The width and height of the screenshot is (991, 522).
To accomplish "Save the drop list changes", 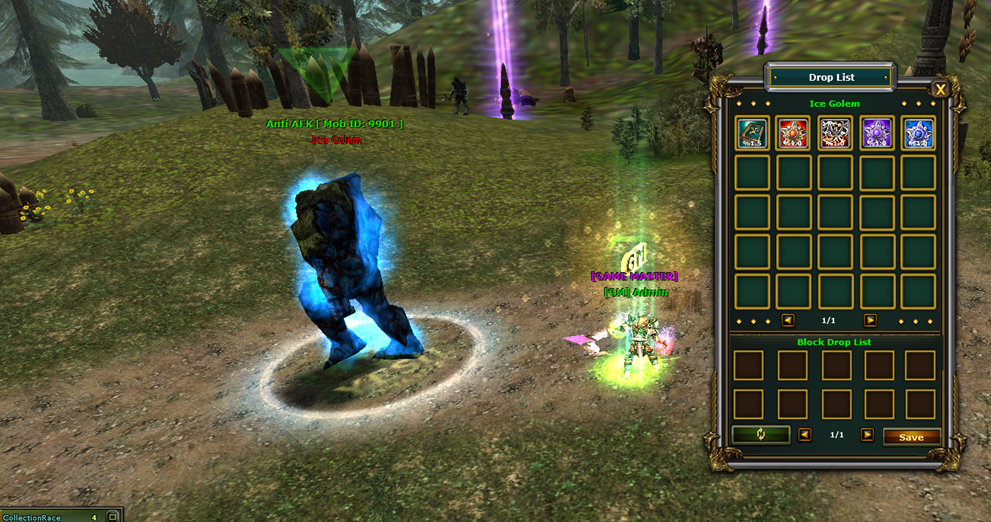I will coord(911,437).
